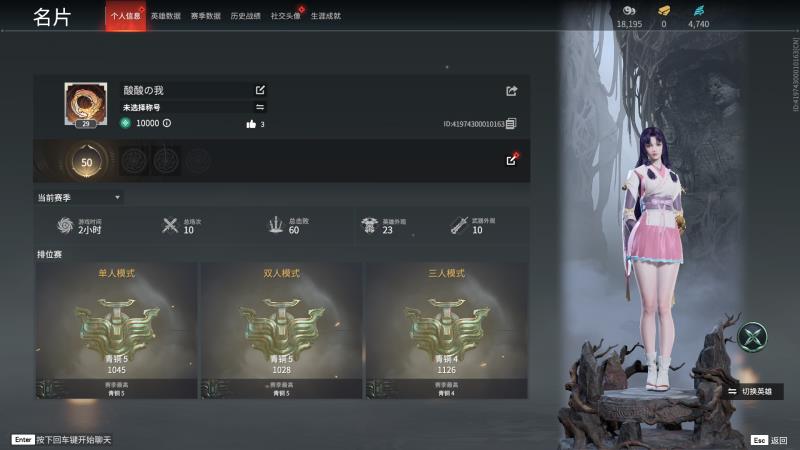The image size is (800, 450).
Task: Click the player avatar portrait
Action: 86,102
